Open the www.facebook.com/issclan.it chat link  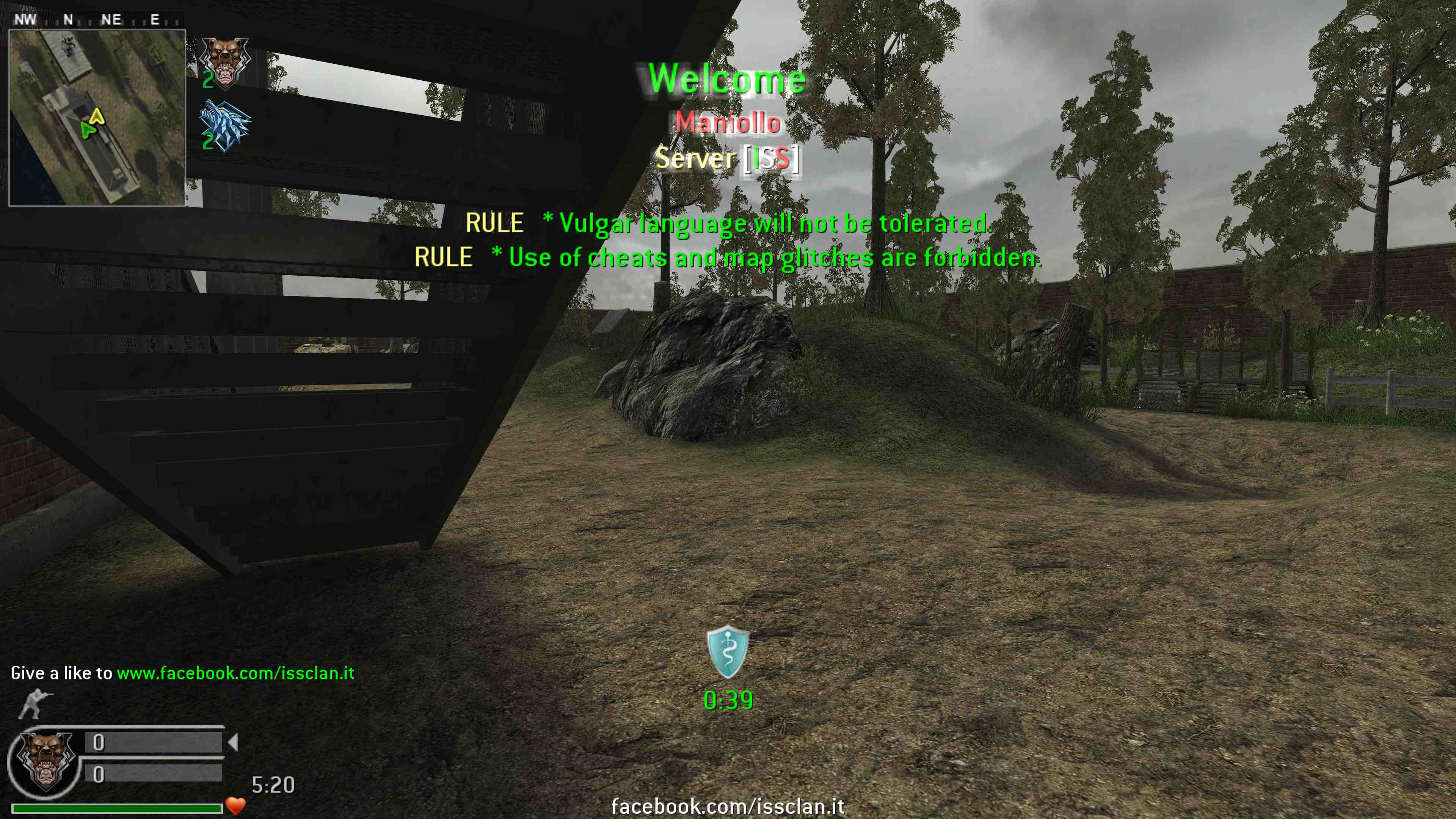(235, 673)
